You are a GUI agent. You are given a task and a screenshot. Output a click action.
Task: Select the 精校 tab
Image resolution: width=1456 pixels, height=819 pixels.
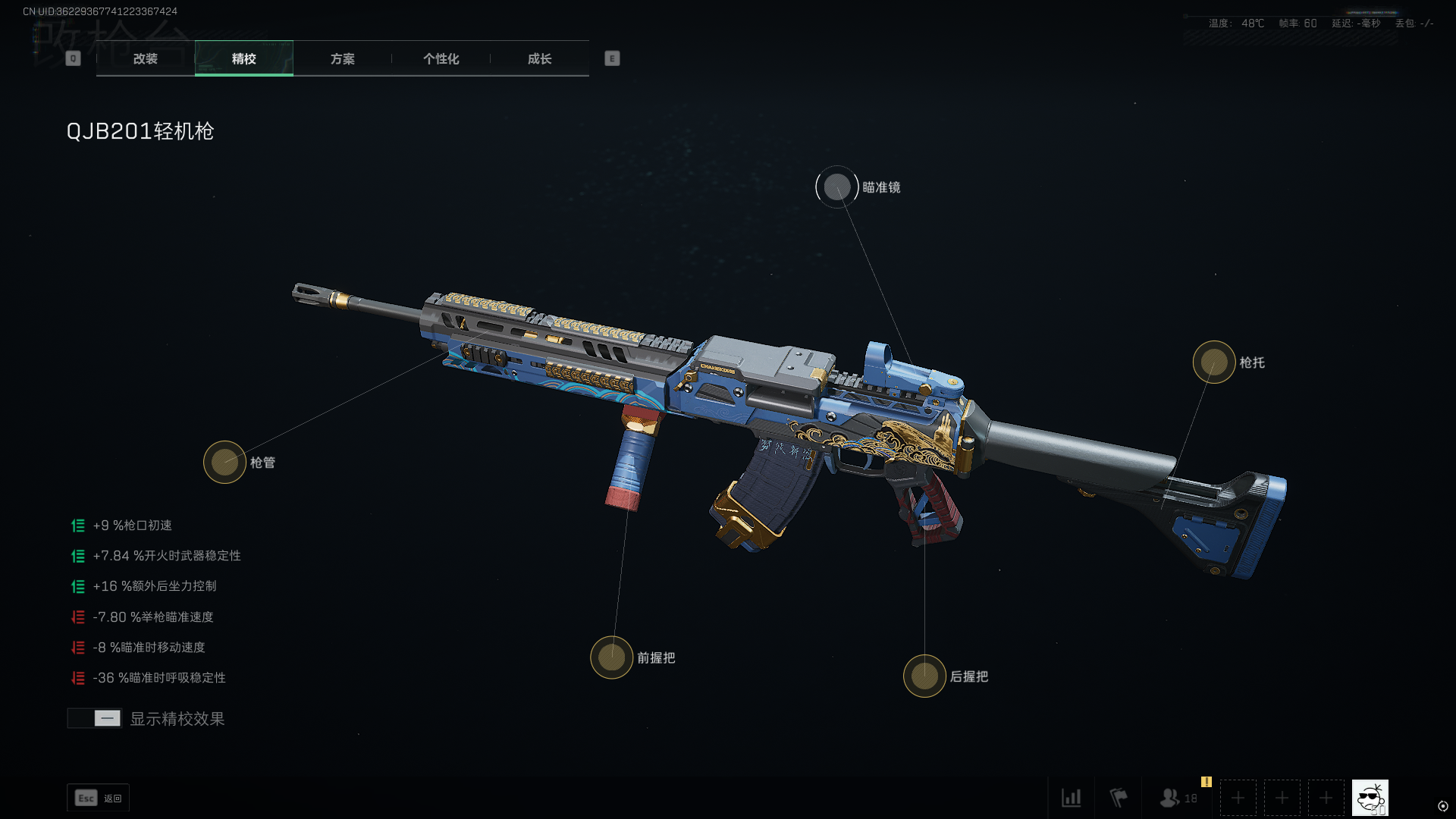pos(243,58)
